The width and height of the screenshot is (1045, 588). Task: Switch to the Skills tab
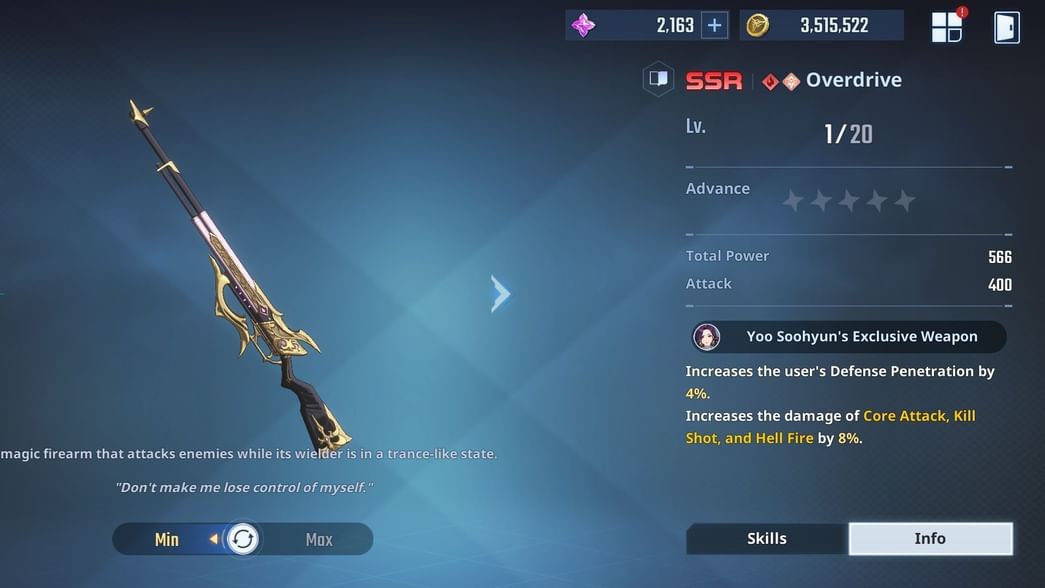(767, 539)
